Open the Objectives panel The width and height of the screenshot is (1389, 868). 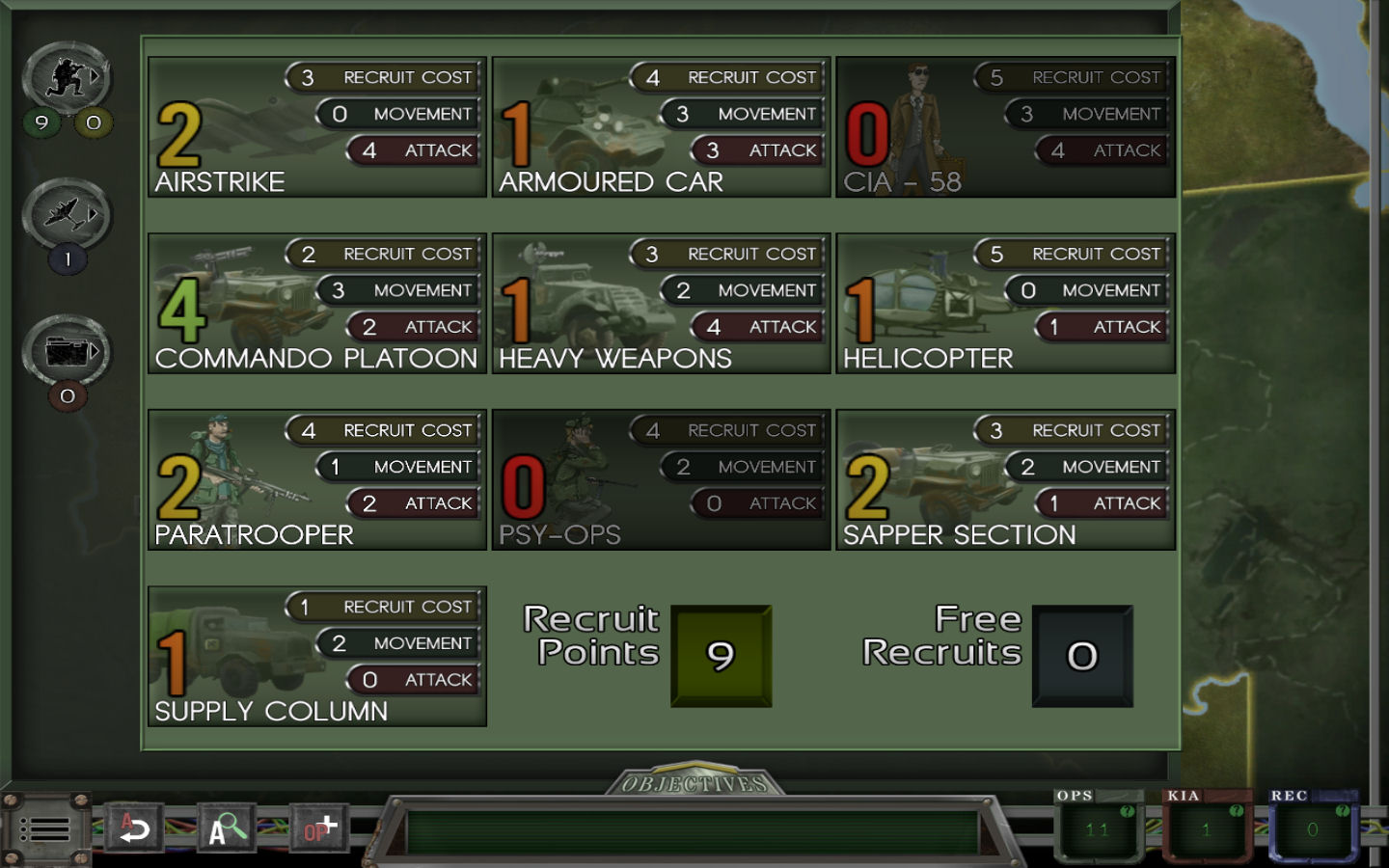coord(694,783)
